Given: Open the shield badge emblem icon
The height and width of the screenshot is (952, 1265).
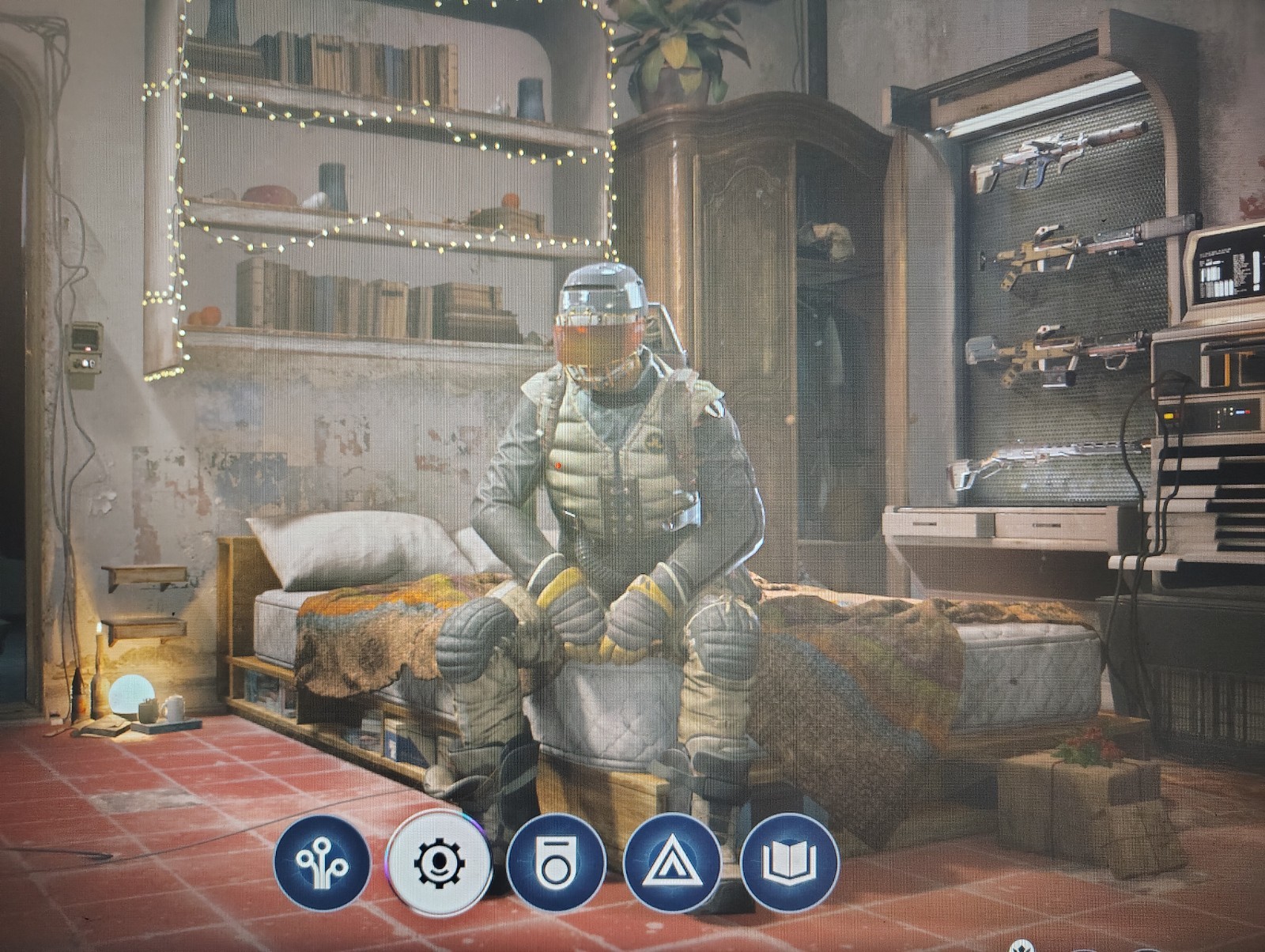Looking at the screenshot, I should coord(556,863).
